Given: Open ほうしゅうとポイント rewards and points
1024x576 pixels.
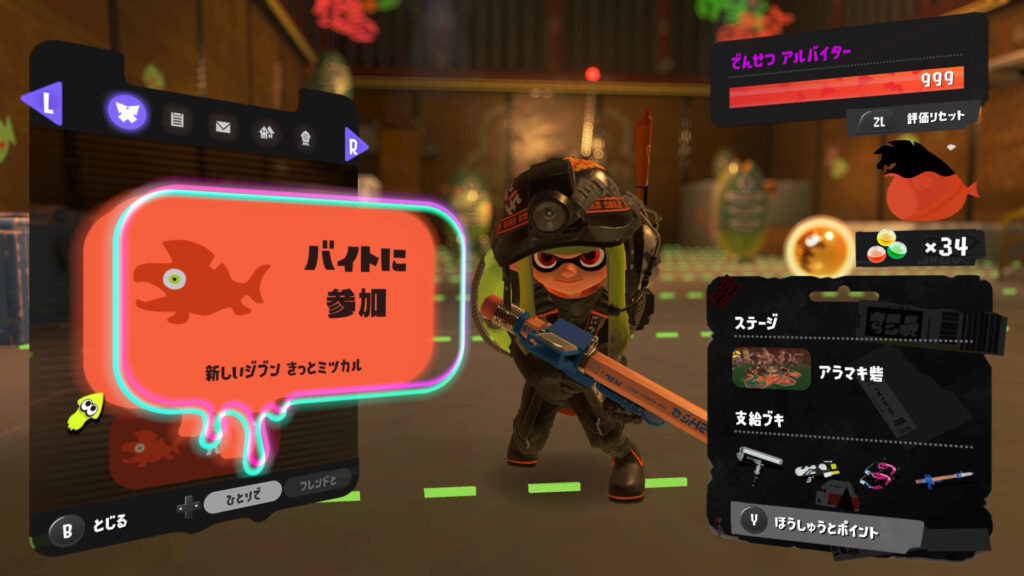Looking at the screenshot, I should coord(815,526).
